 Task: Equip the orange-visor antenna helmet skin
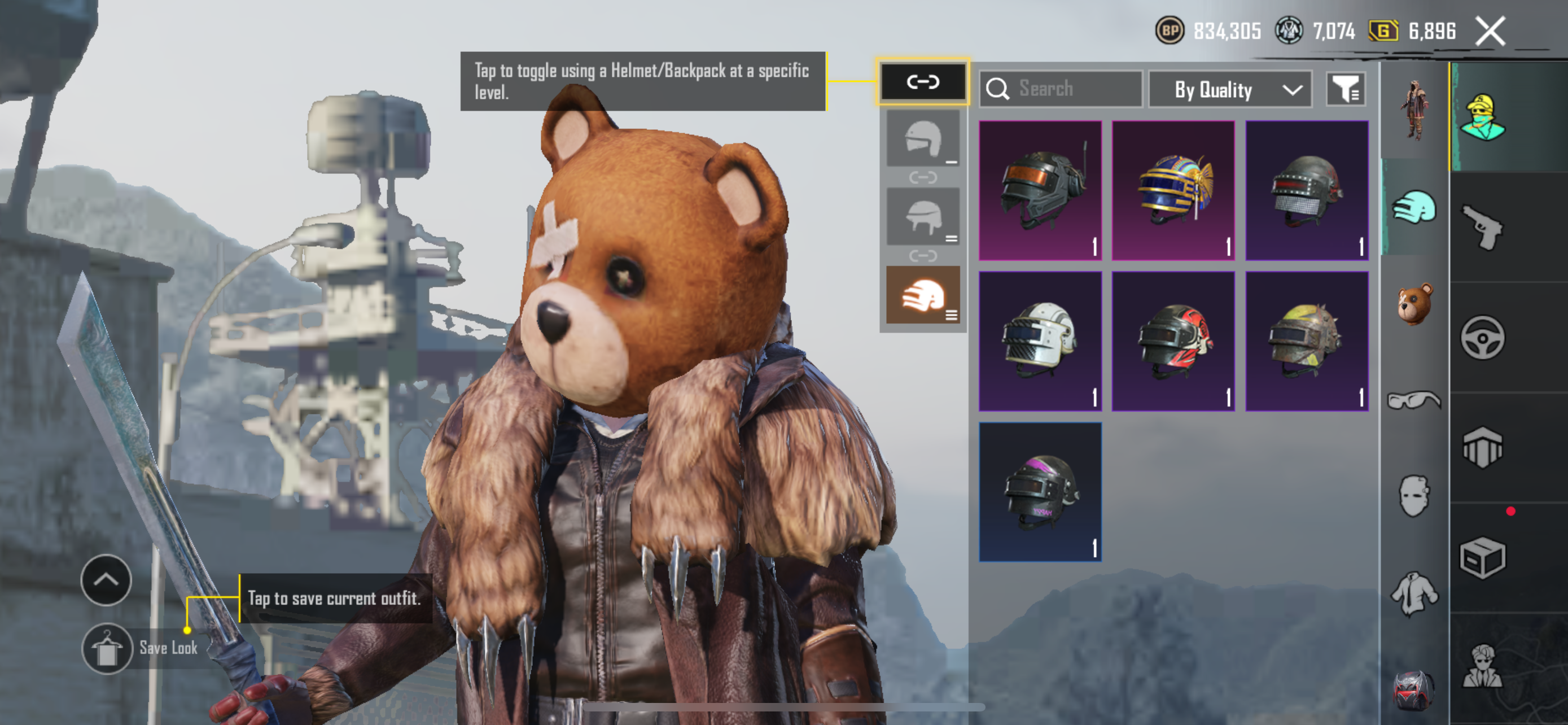point(1040,190)
